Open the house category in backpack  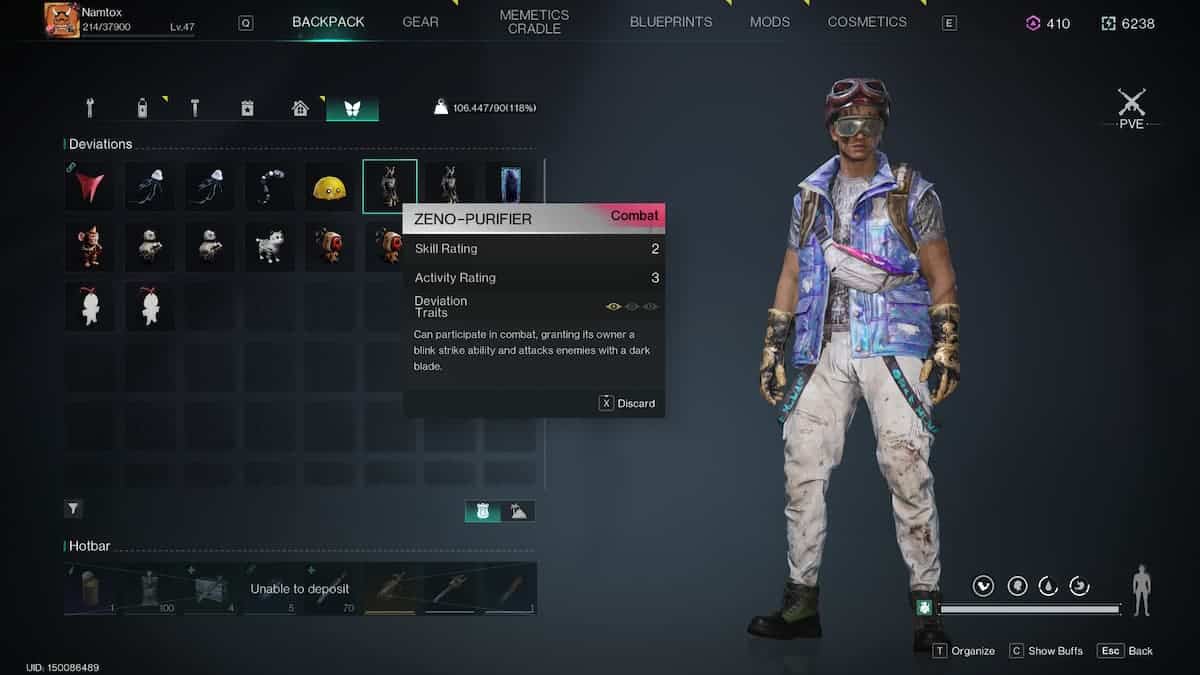pyautogui.click(x=300, y=107)
